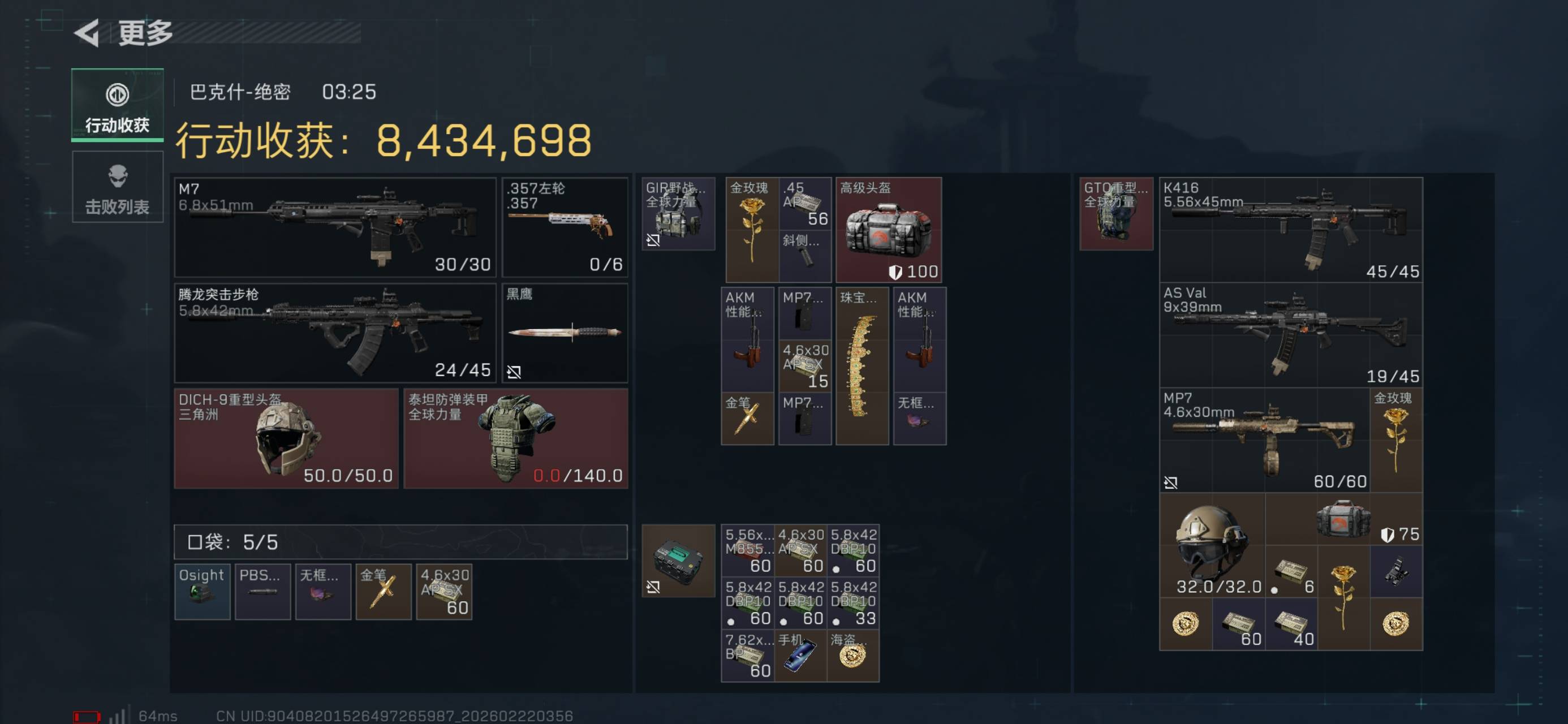The height and width of the screenshot is (724, 1568).
Task: Select the GTI重型 backpack slot
Action: (1115, 214)
